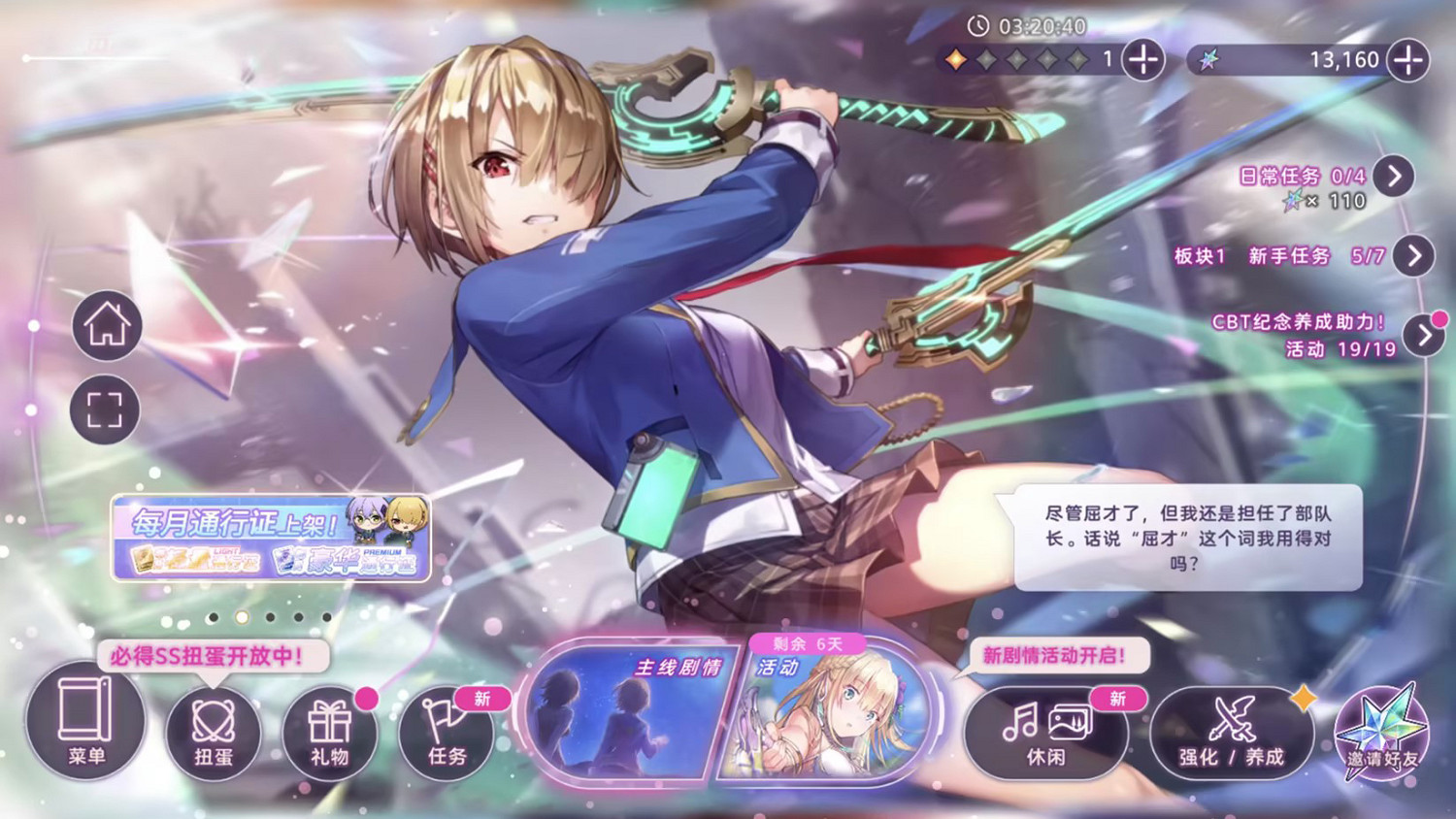Image resolution: width=1456 pixels, height=819 pixels.
Task: Open the 强化/养成 enhancement swords icon
Action: pos(1231,733)
